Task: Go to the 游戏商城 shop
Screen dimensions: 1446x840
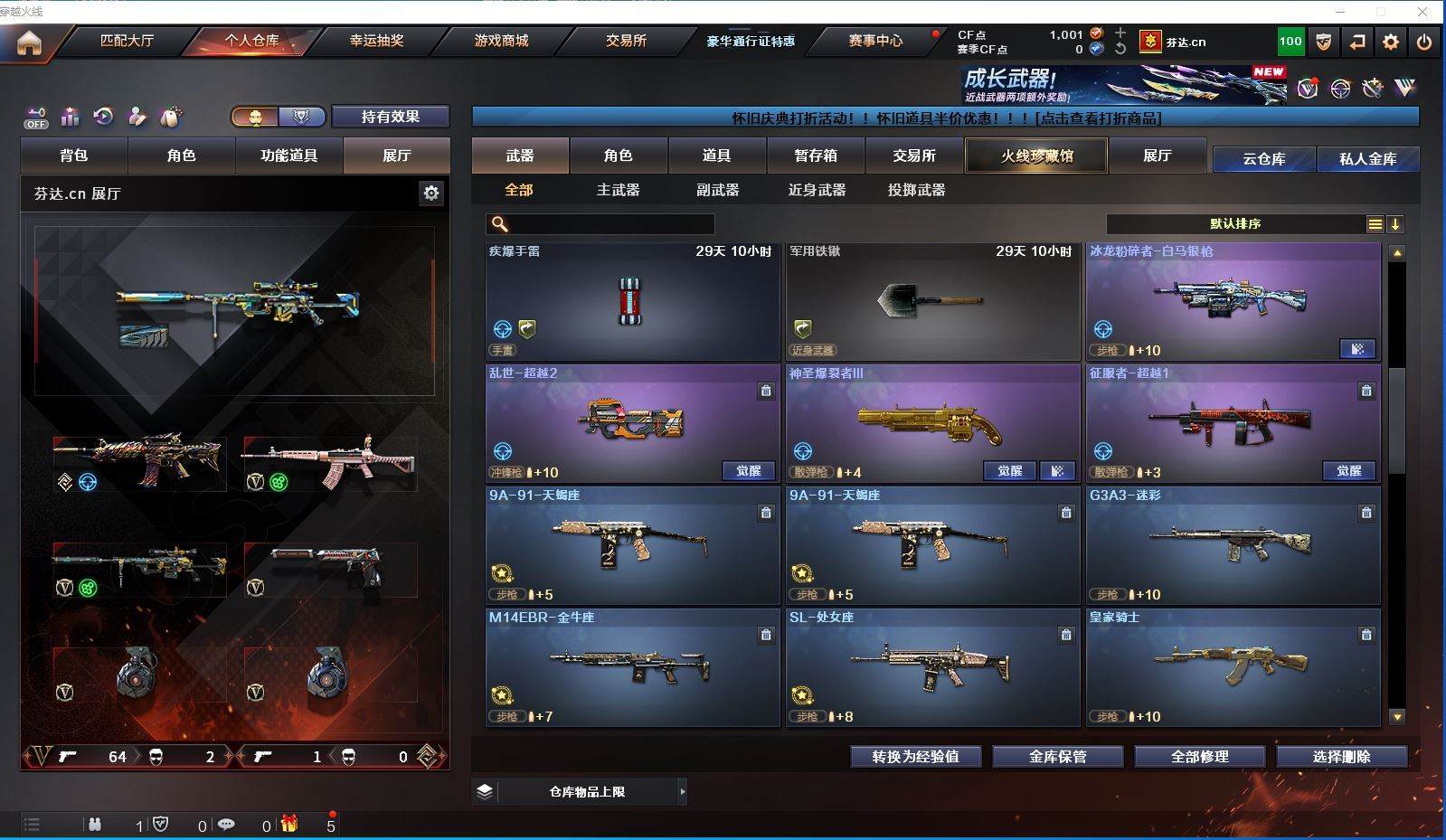Action: (x=501, y=41)
